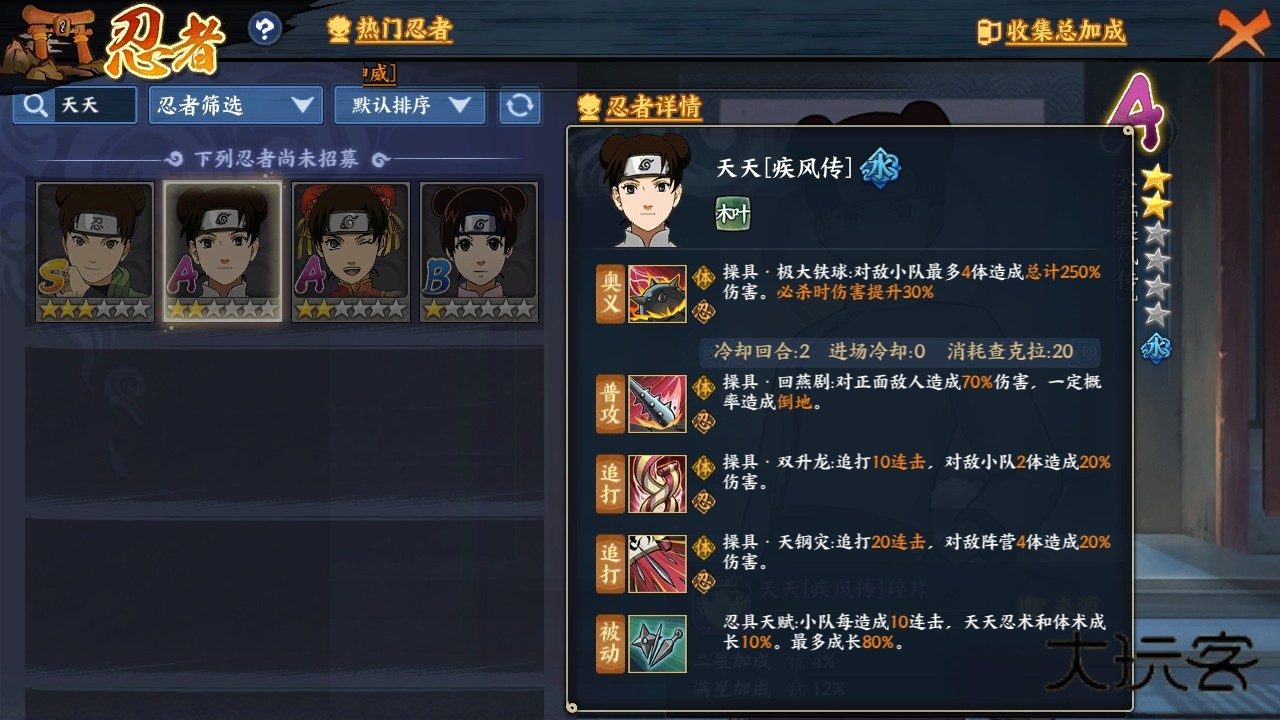Screen dimensions: 1280x720
Task: Open the 默认排序 sorting dropdown
Action: (408, 105)
